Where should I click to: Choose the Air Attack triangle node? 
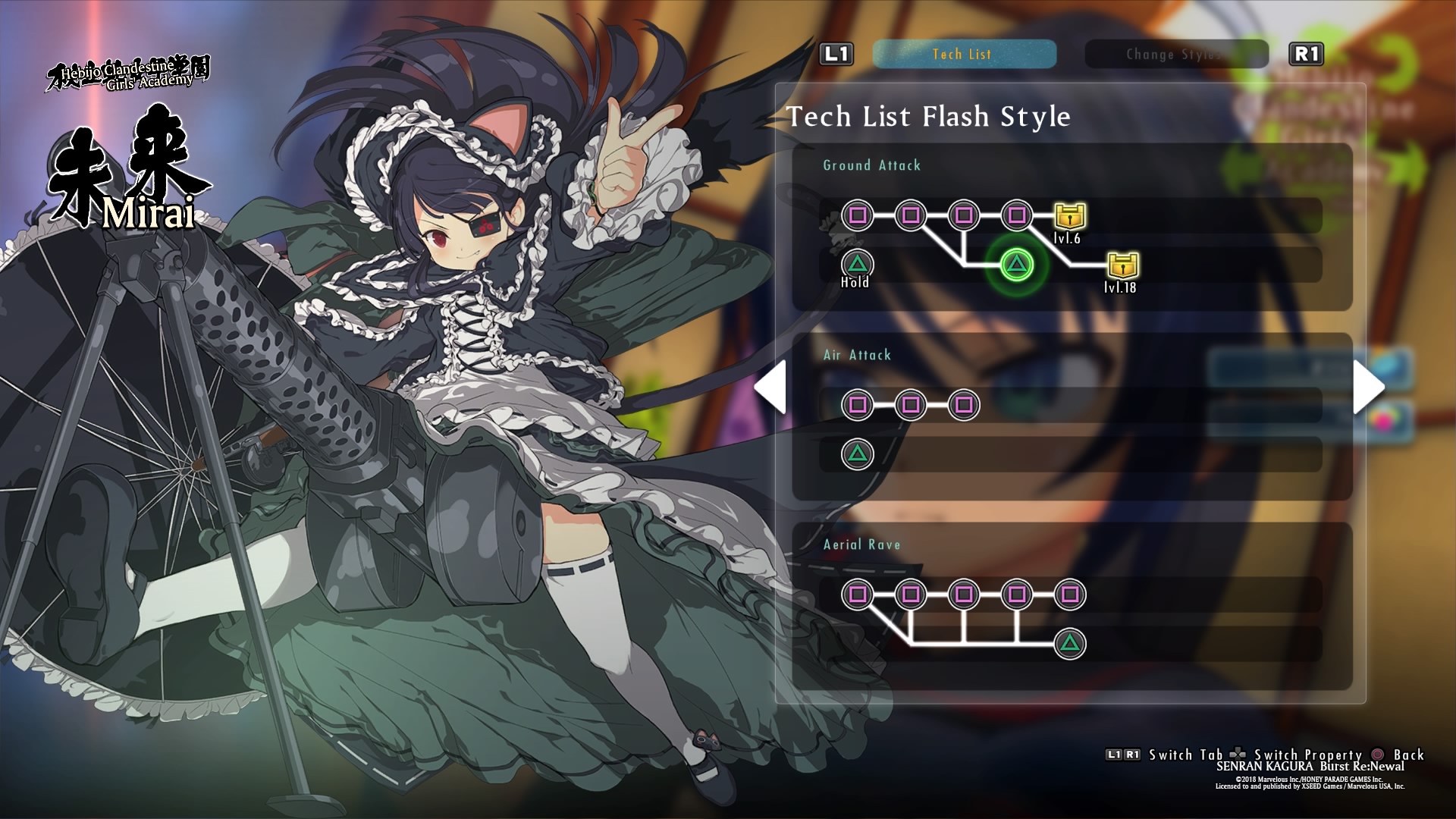858,454
